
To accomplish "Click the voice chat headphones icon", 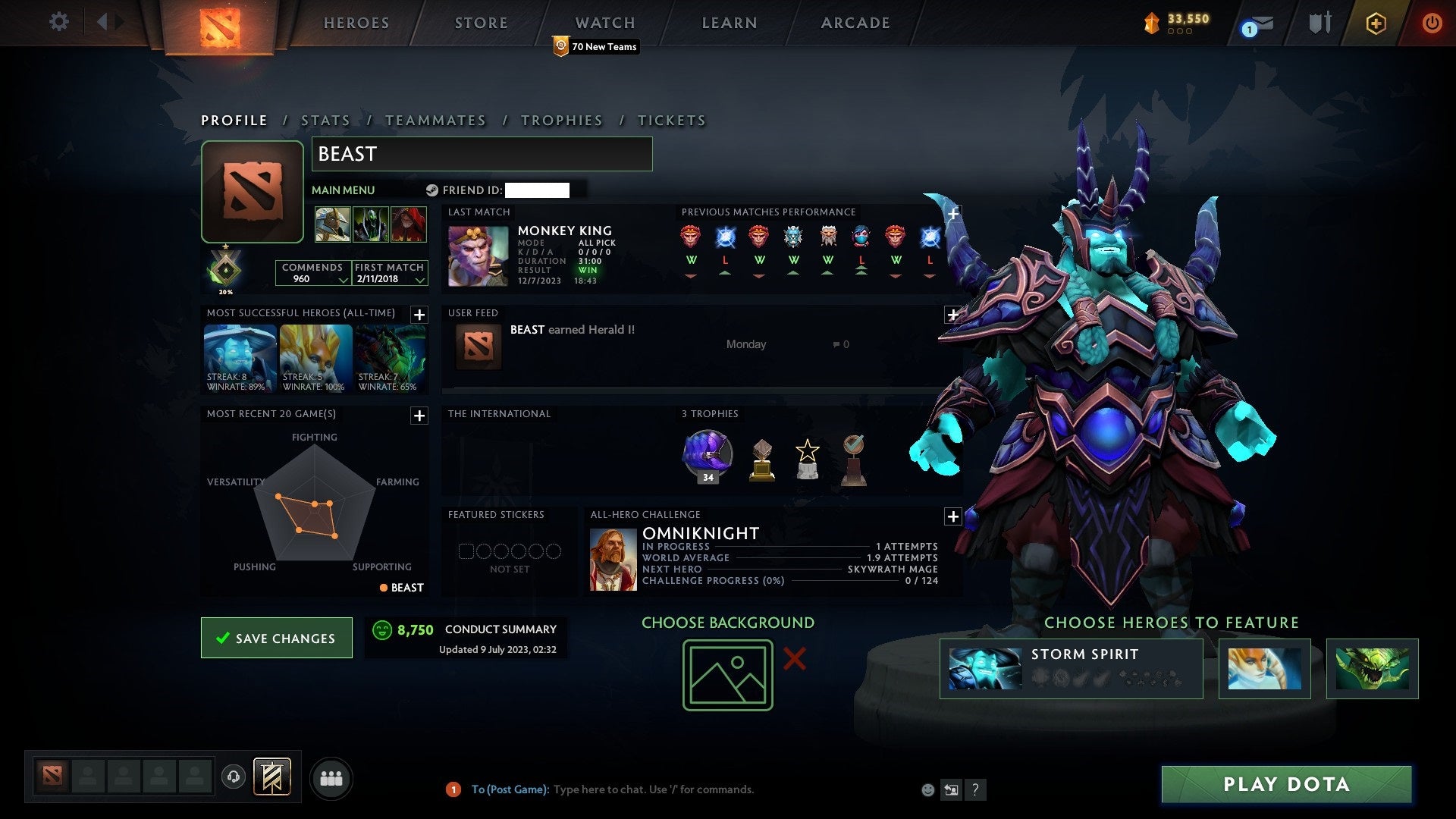I will coord(234,777).
